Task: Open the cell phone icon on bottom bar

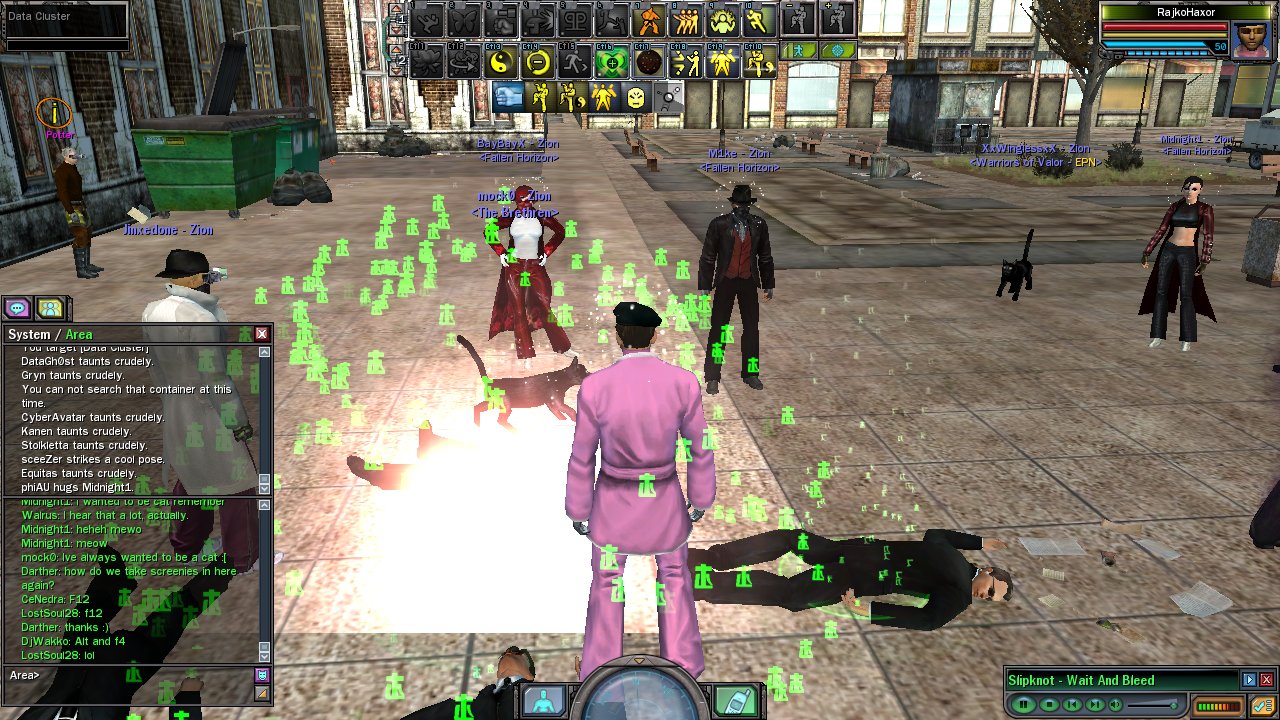Action: [x=738, y=700]
